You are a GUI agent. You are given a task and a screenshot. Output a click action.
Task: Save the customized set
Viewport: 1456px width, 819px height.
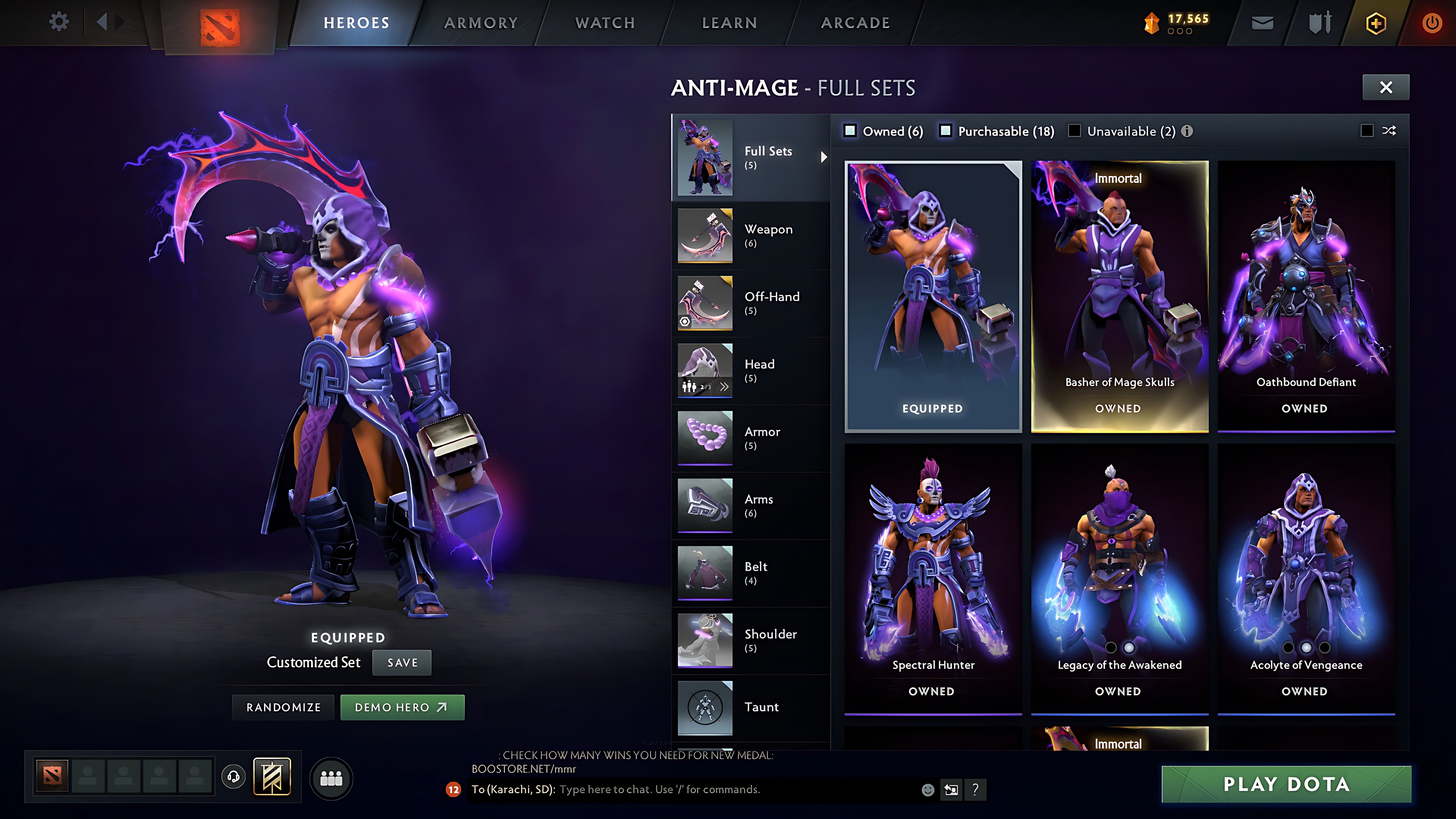click(401, 663)
